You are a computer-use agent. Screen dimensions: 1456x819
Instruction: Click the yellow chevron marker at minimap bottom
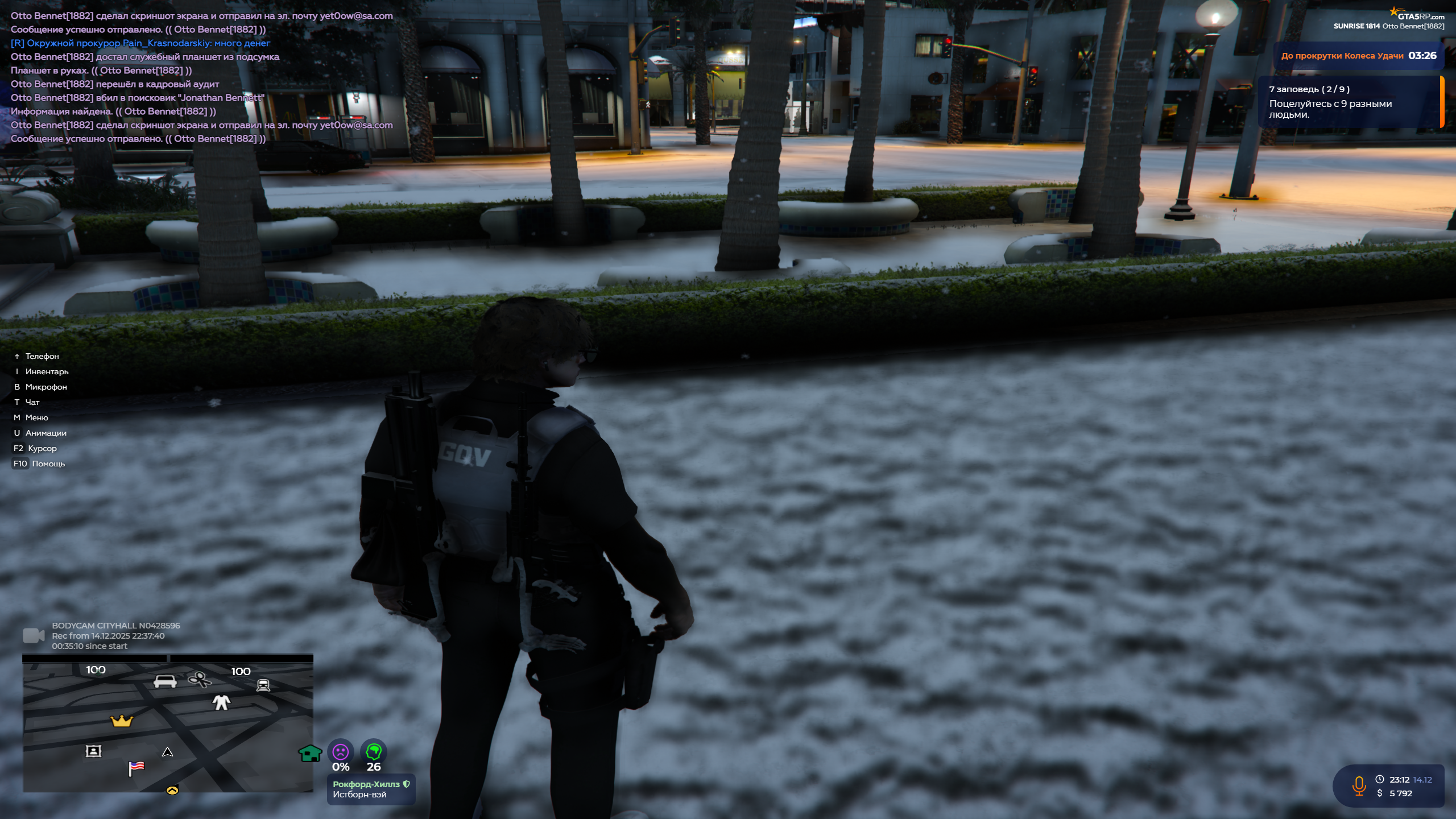tap(172, 790)
